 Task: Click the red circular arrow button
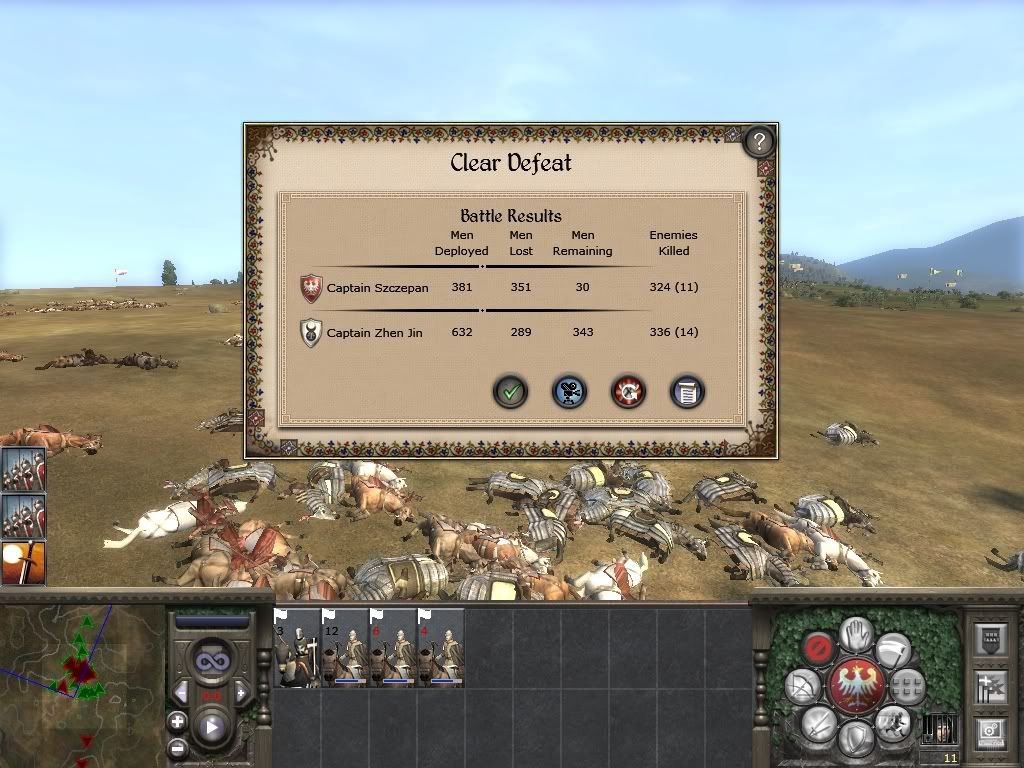tap(629, 391)
